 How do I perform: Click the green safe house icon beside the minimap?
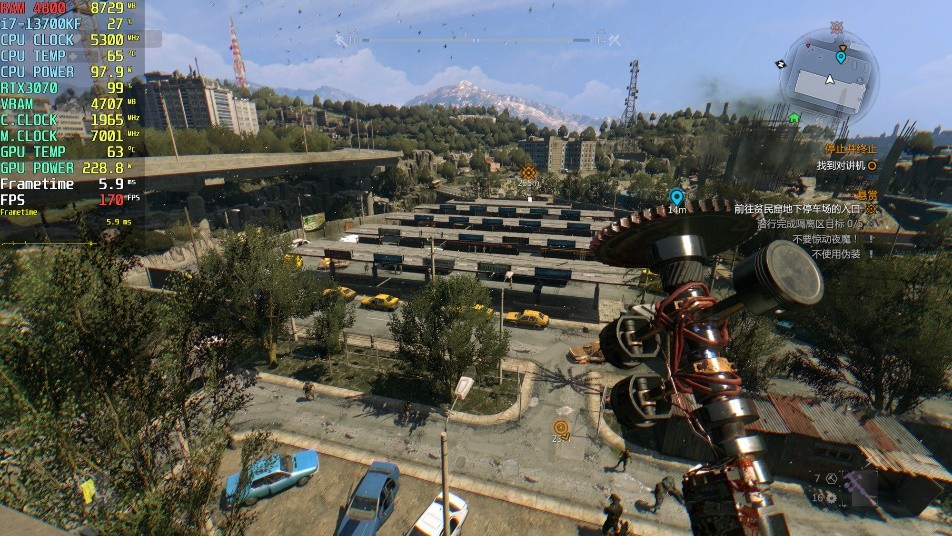794,118
